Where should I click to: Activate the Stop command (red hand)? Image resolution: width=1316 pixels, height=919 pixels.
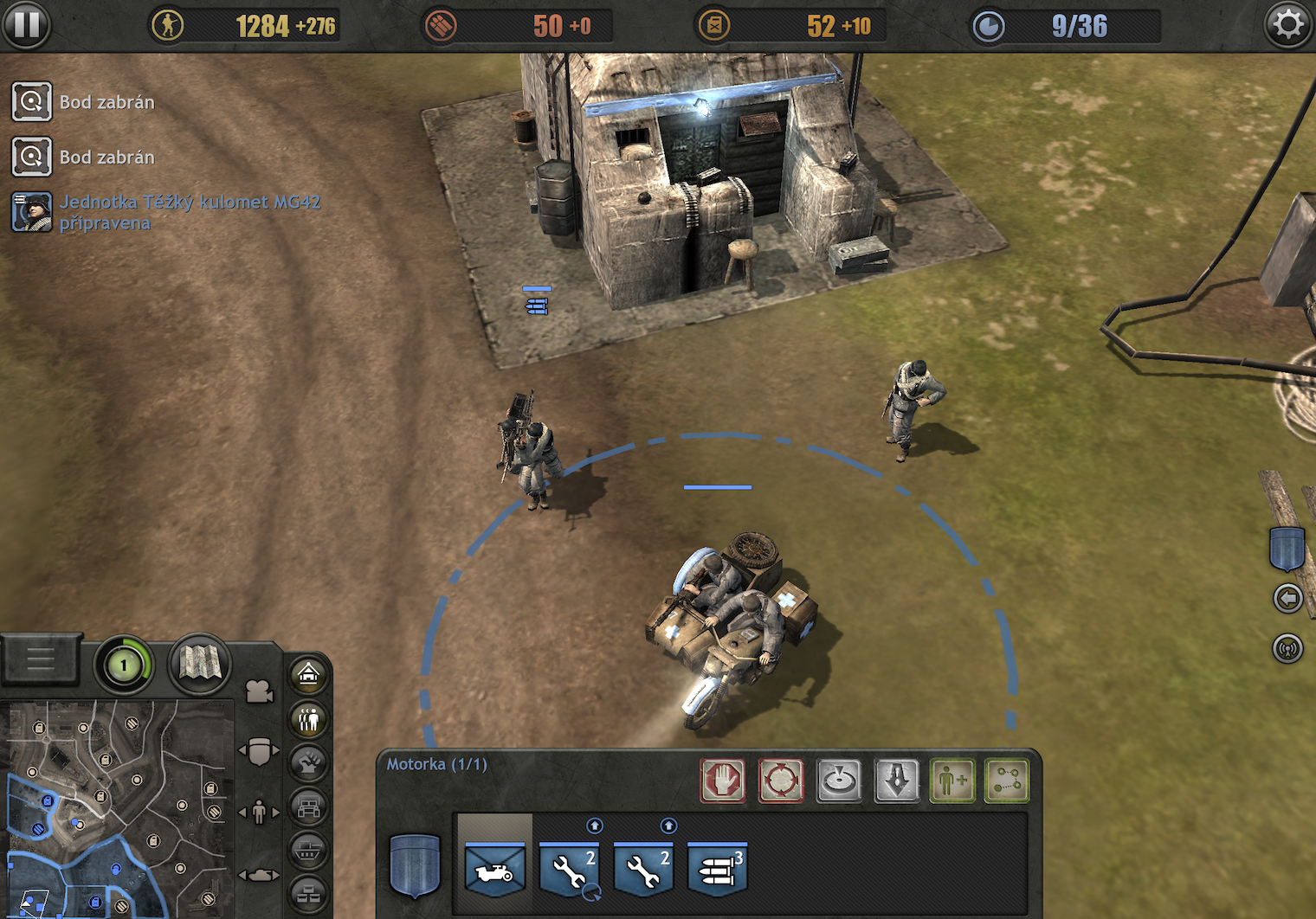(723, 781)
